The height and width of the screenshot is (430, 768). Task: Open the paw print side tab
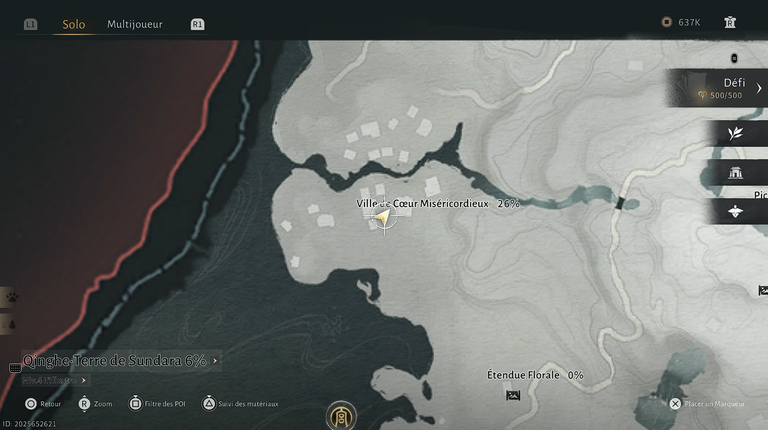(10, 297)
